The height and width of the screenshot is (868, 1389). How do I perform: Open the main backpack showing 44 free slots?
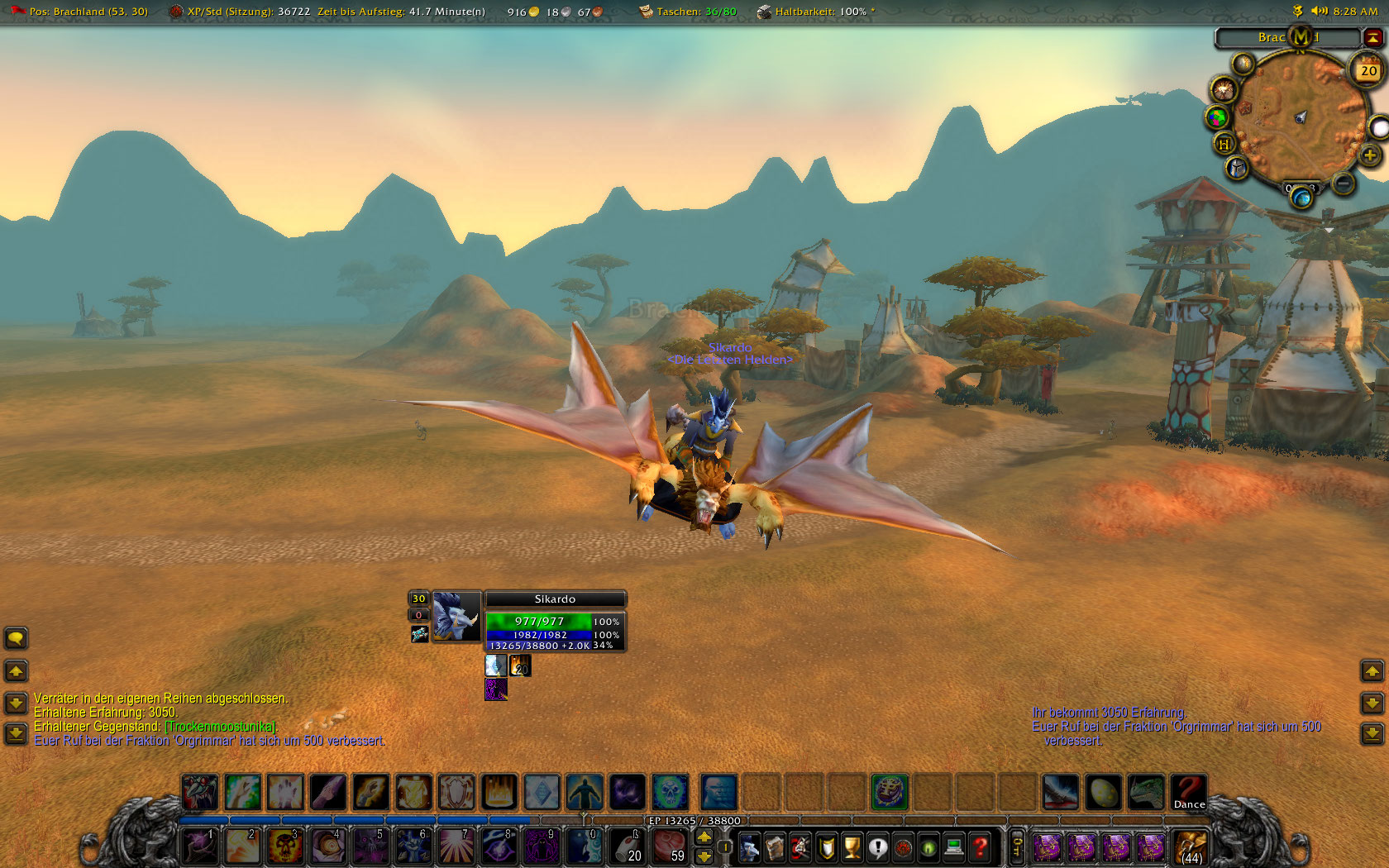pyautogui.click(x=1190, y=847)
